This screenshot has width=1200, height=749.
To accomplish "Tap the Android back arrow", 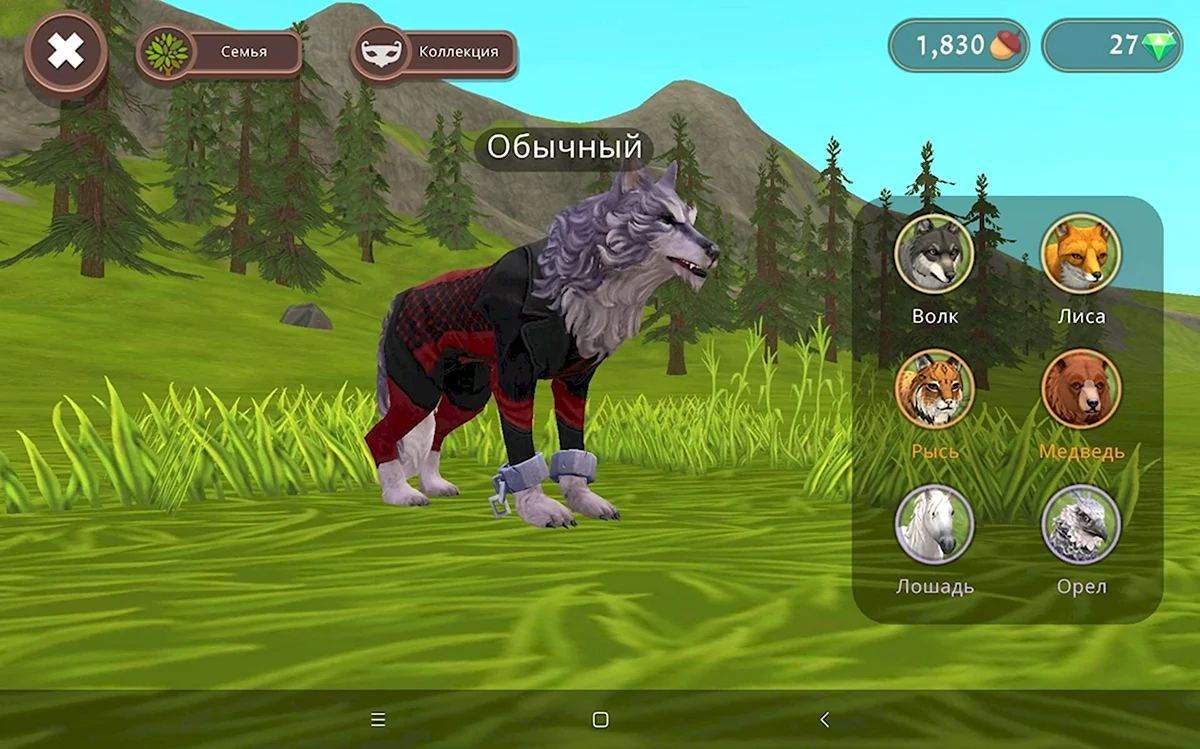I will coord(824,719).
